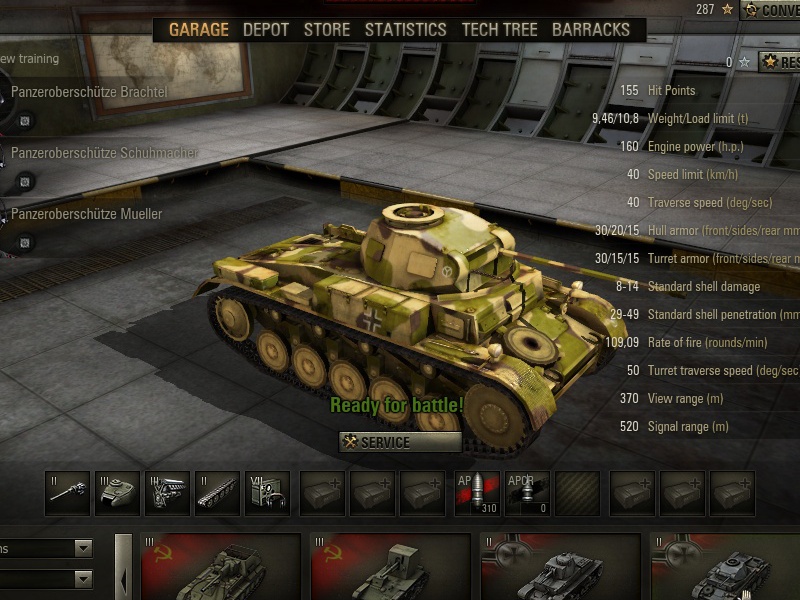
Task: Select the AP shell slot with 310 rounds
Action: pyautogui.click(x=477, y=494)
